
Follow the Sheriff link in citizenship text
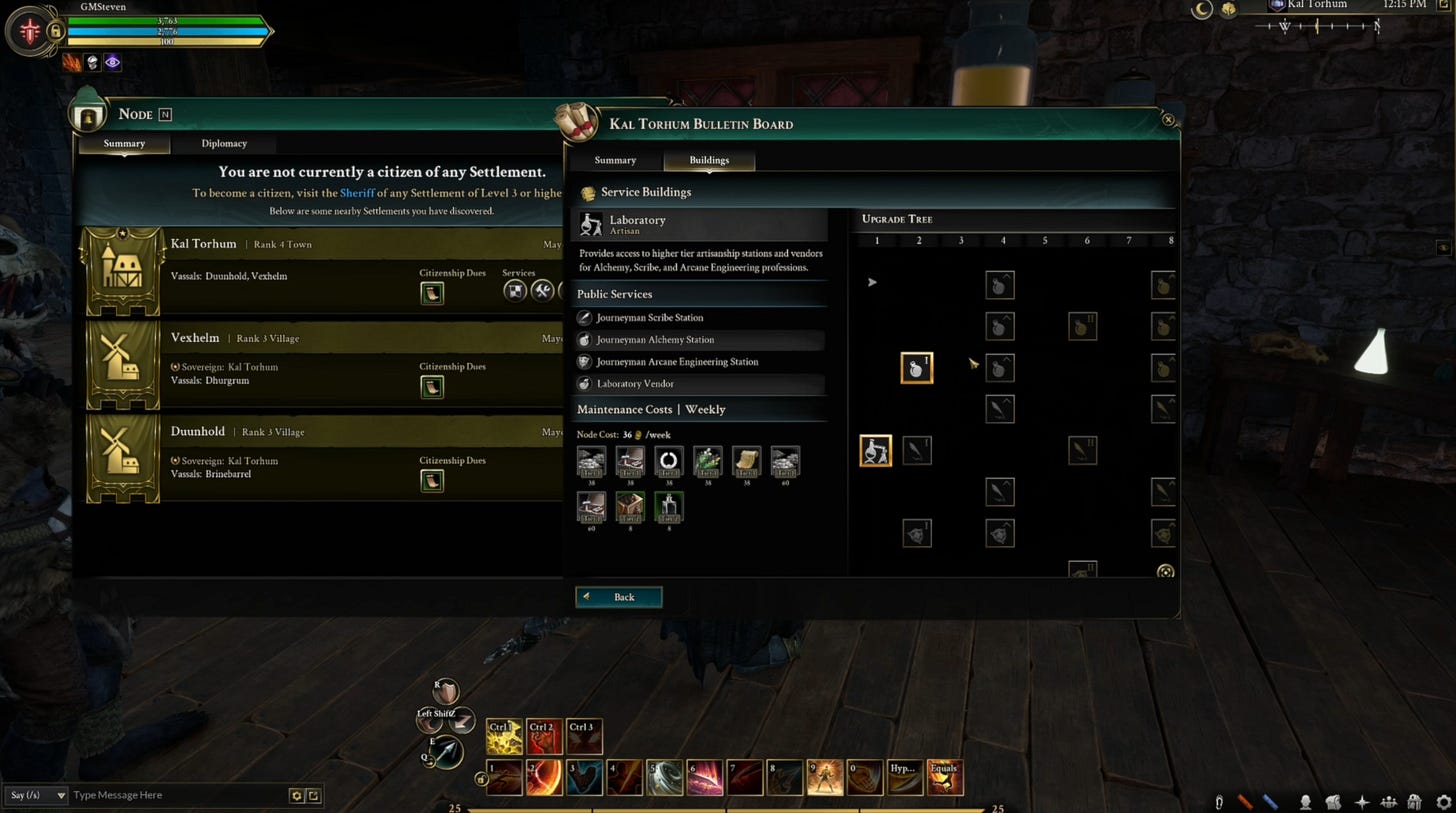point(357,193)
